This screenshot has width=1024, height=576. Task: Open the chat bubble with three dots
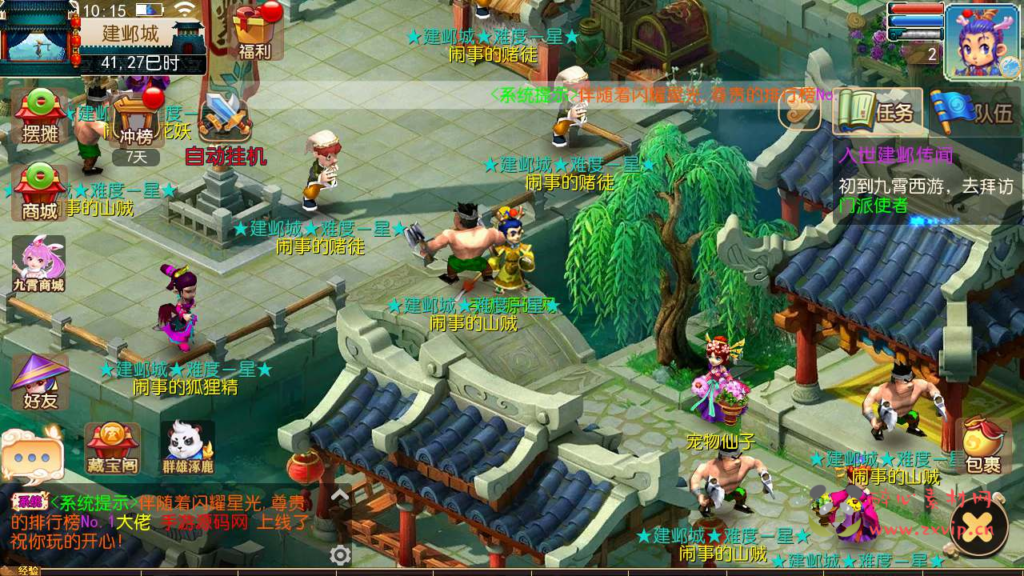[31, 458]
